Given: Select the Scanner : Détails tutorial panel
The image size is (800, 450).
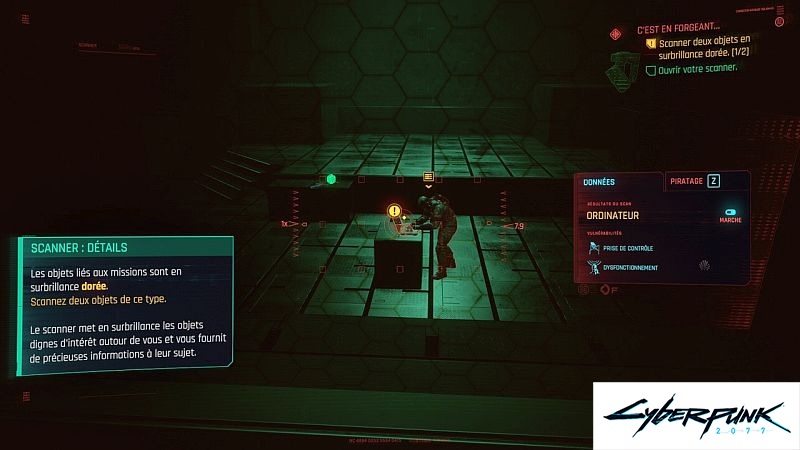Looking at the screenshot, I should (124, 306).
